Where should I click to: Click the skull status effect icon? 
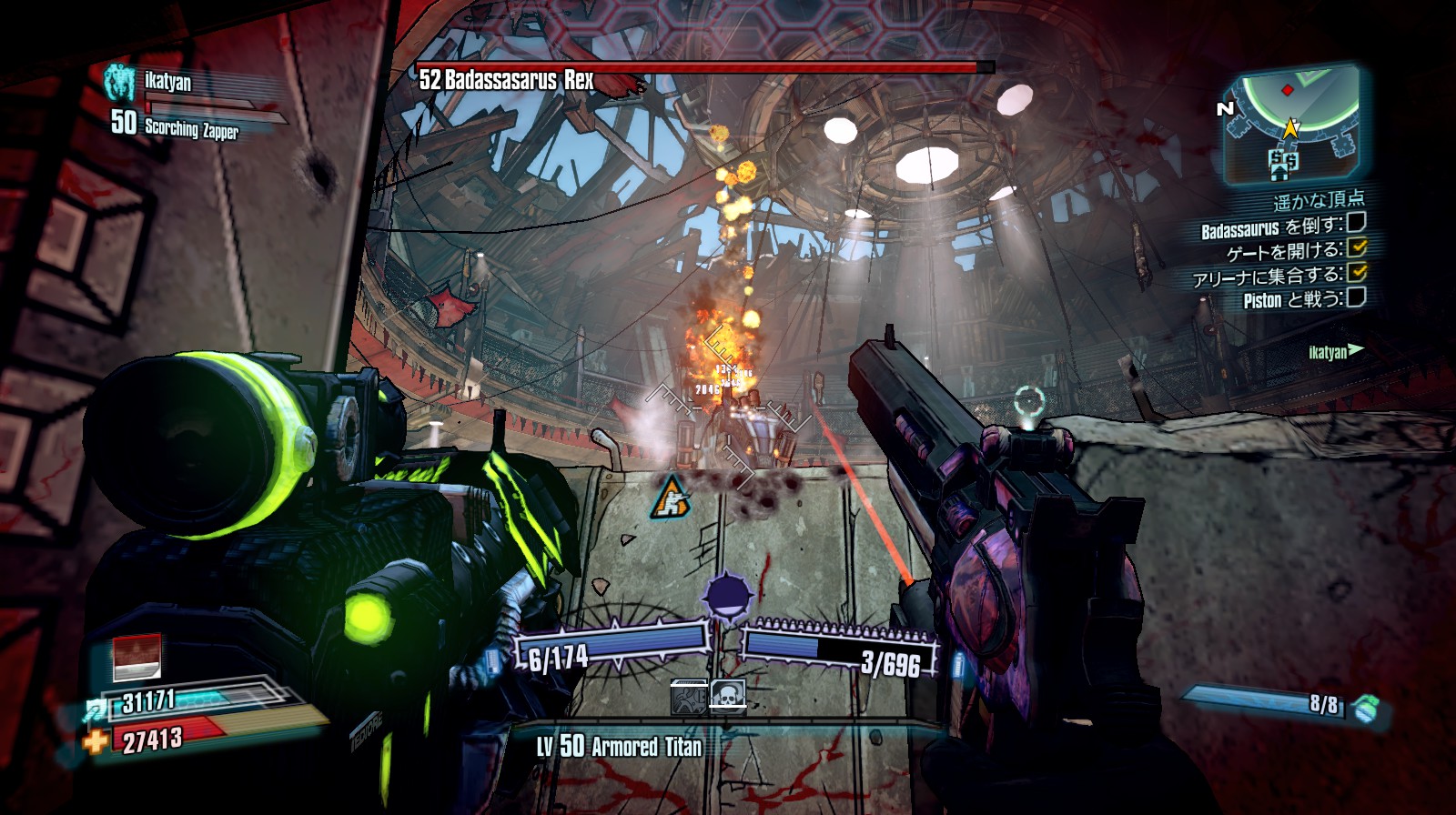click(728, 698)
